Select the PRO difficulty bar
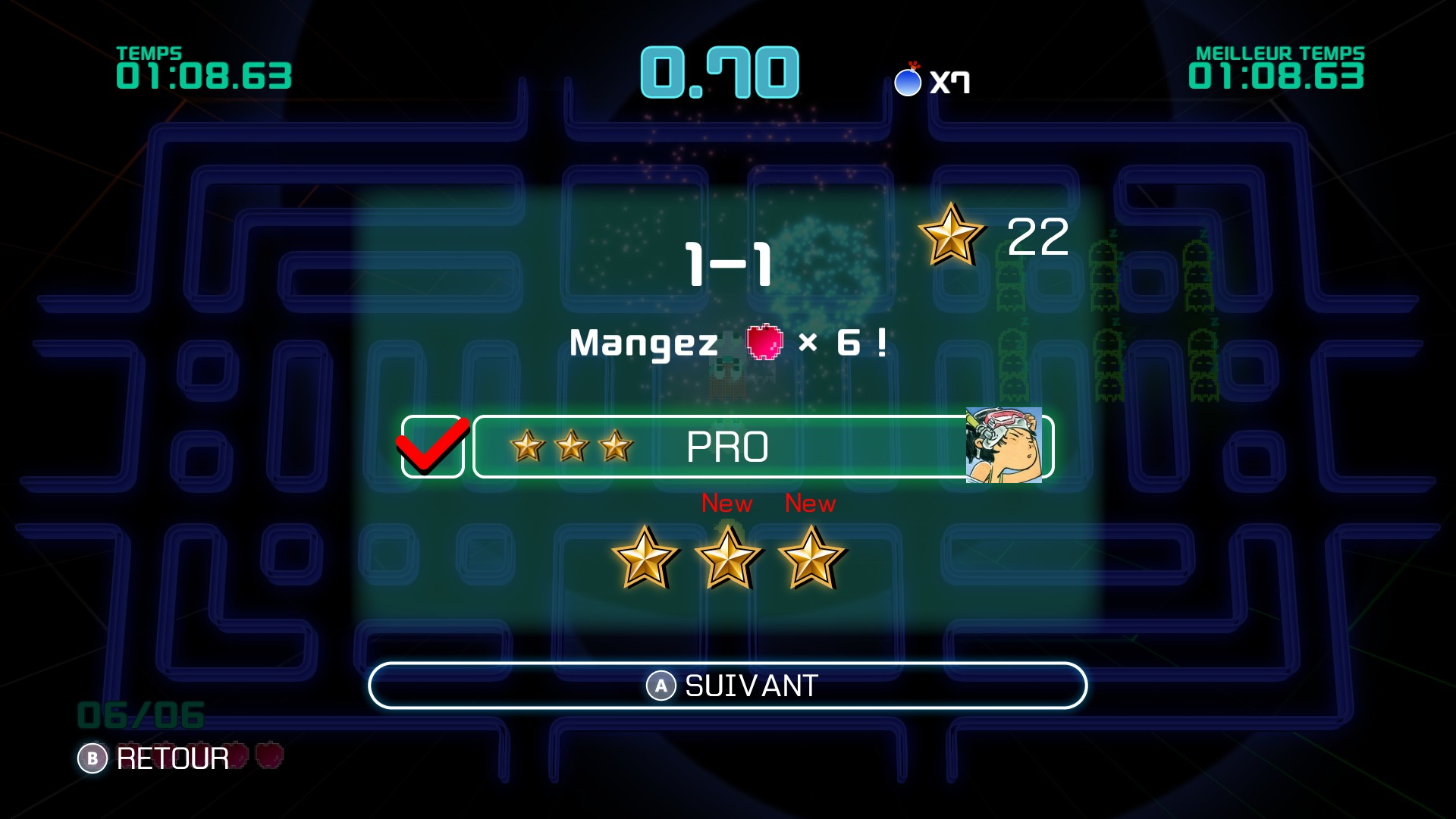This screenshot has height=819, width=1456. tap(719, 447)
